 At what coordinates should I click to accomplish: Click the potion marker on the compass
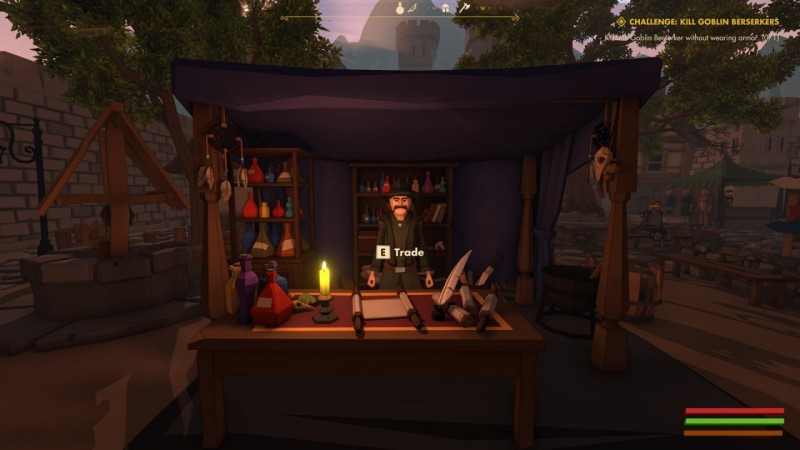400,8
